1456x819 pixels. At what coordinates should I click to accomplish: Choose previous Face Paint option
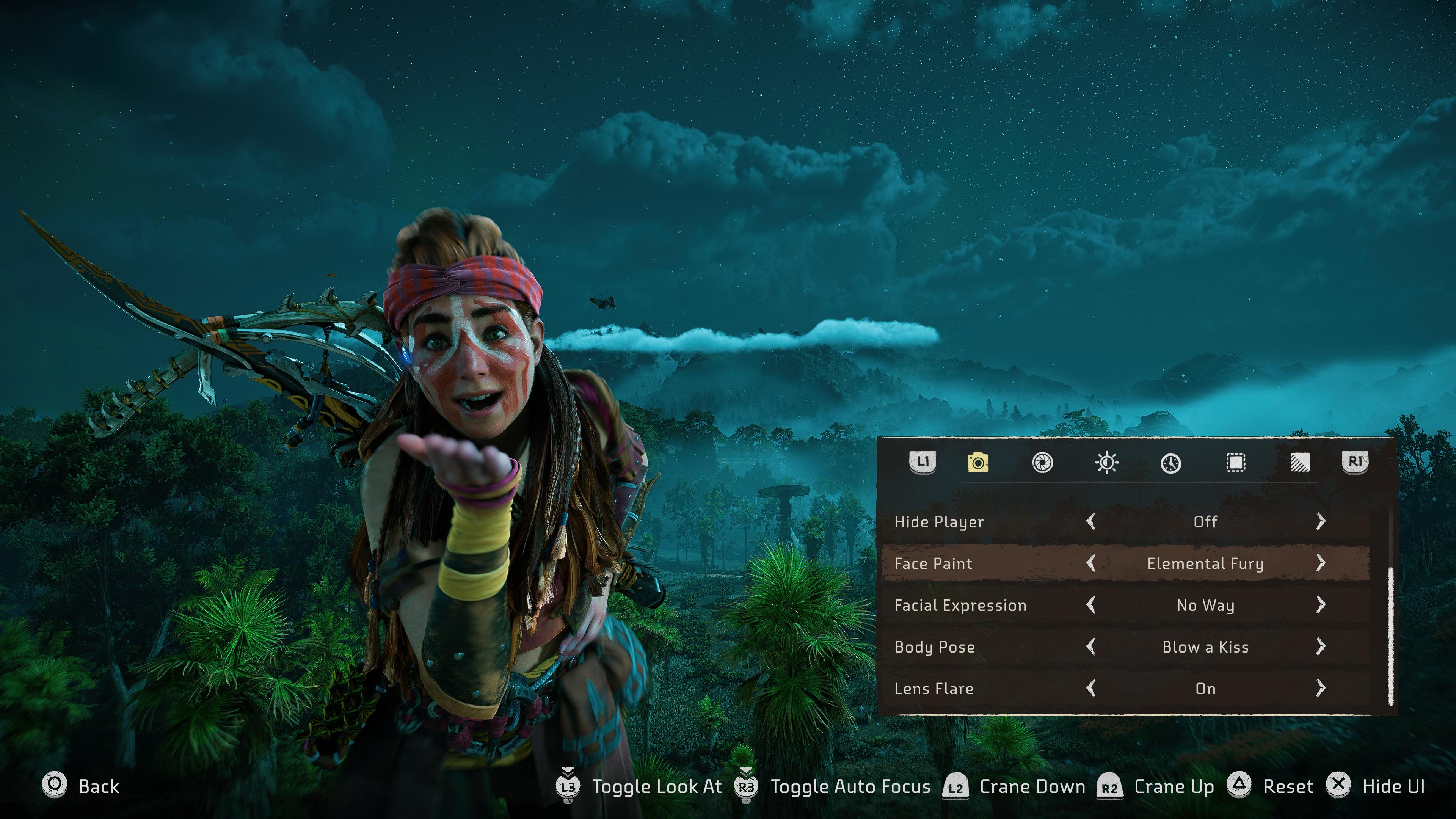coord(1091,563)
